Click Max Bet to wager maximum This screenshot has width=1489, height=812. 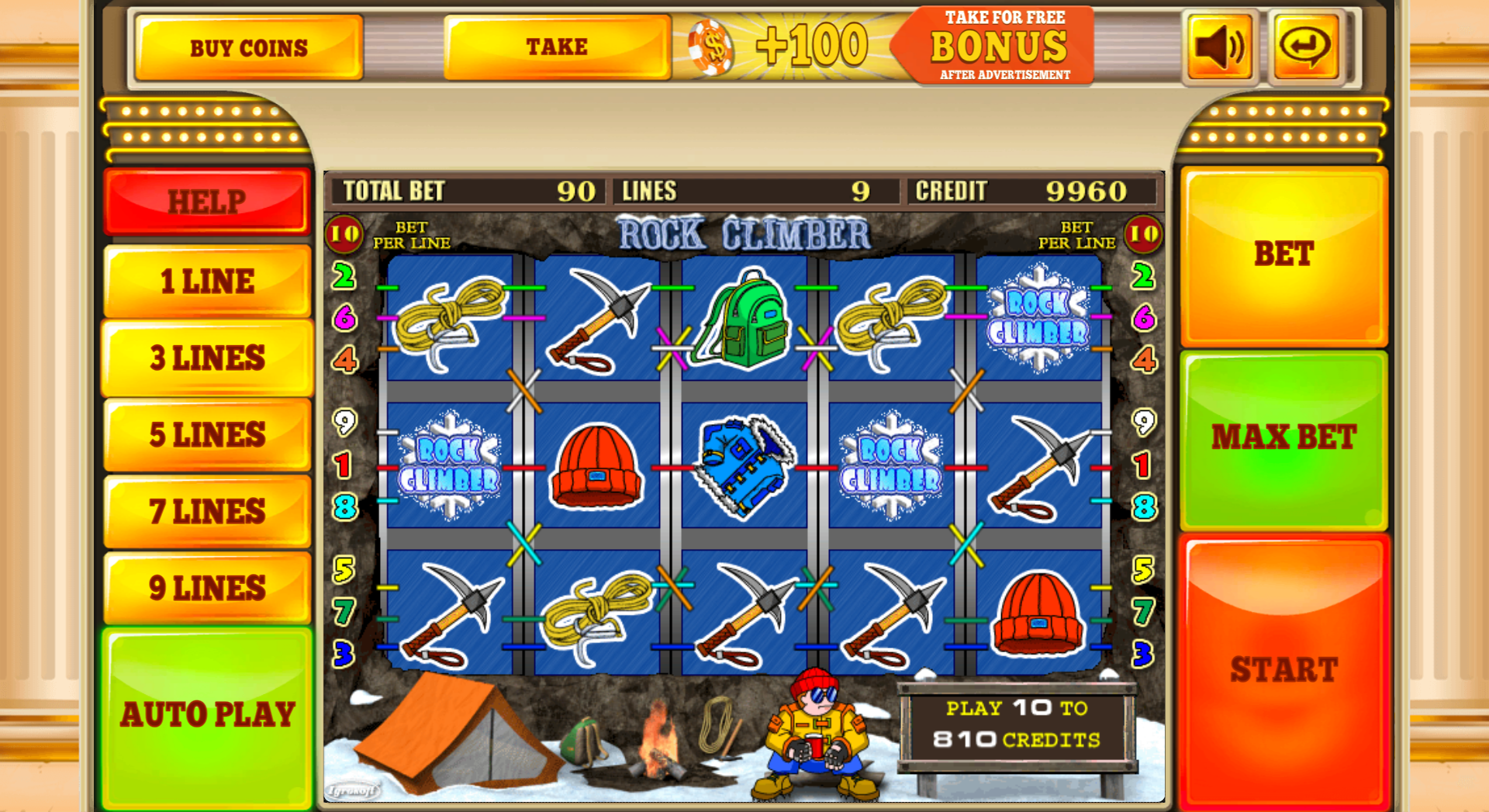point(1283,436)
